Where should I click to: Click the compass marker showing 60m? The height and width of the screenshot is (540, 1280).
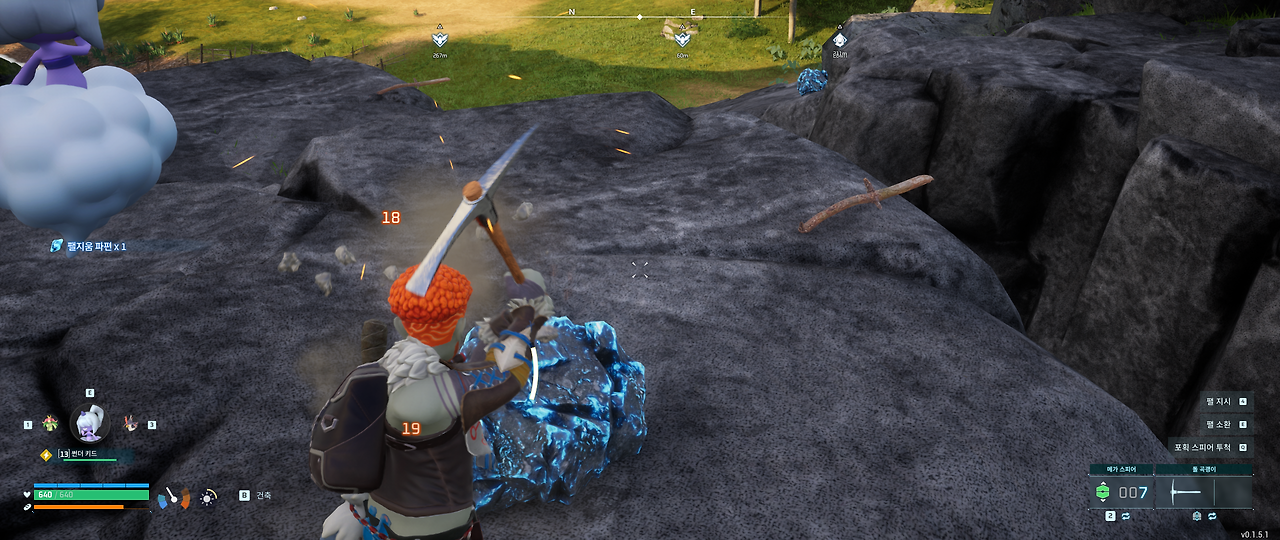click(x=682, y=39)
